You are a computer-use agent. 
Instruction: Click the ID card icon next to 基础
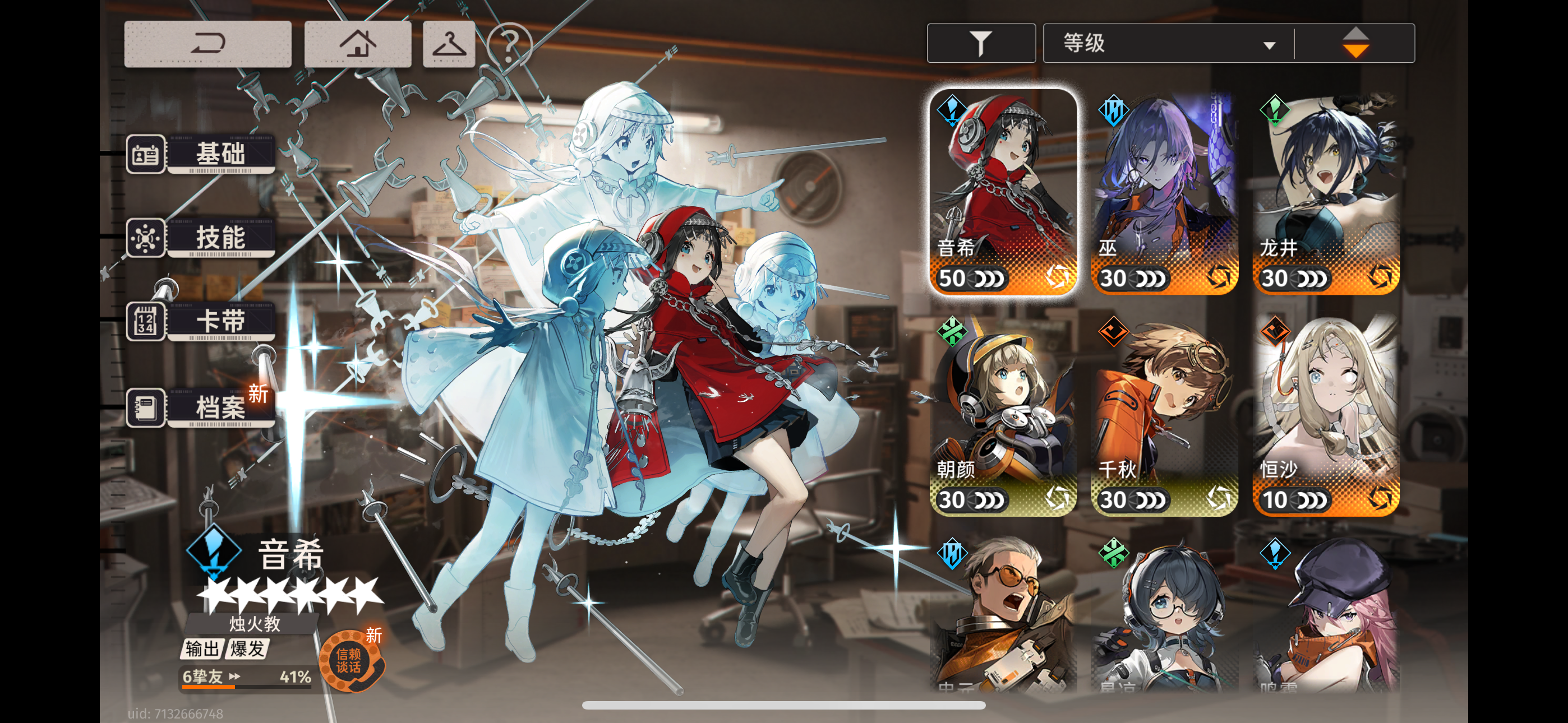(x=145, y=154)
